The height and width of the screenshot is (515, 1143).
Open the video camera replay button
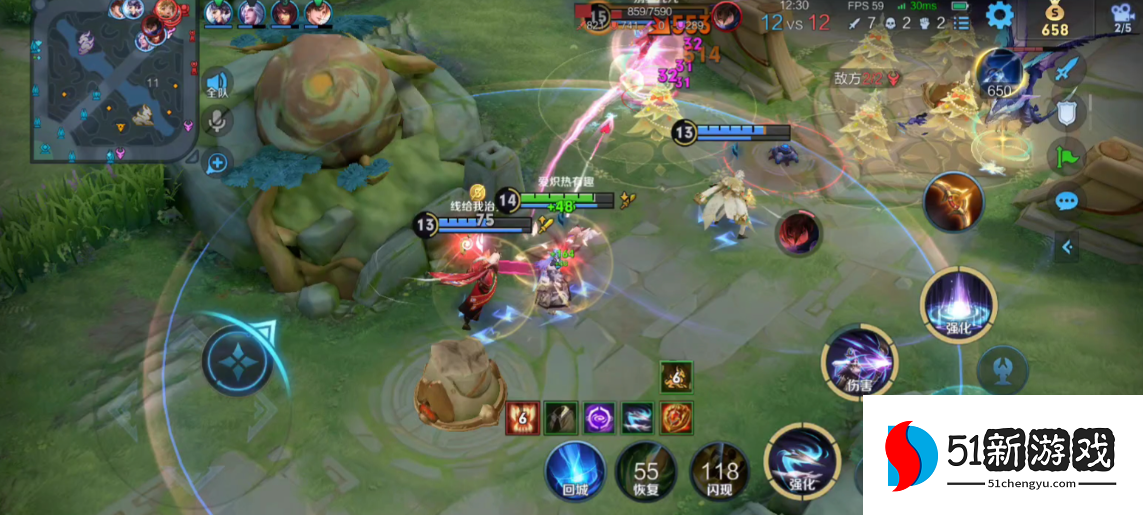pyautogui.click(x=1121, y=16)
